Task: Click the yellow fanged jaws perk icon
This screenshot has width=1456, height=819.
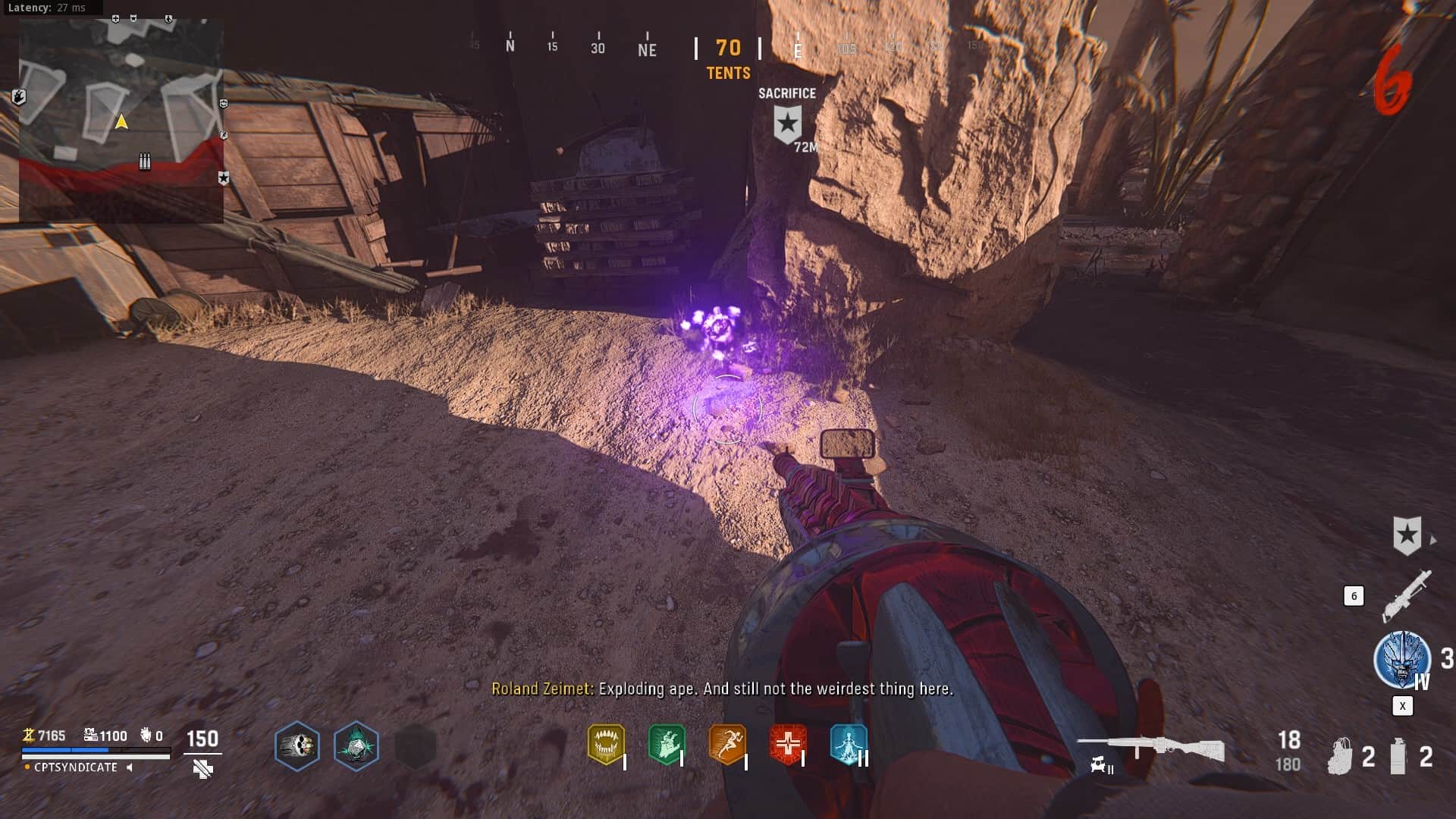Action: click(x=606, y=743)
